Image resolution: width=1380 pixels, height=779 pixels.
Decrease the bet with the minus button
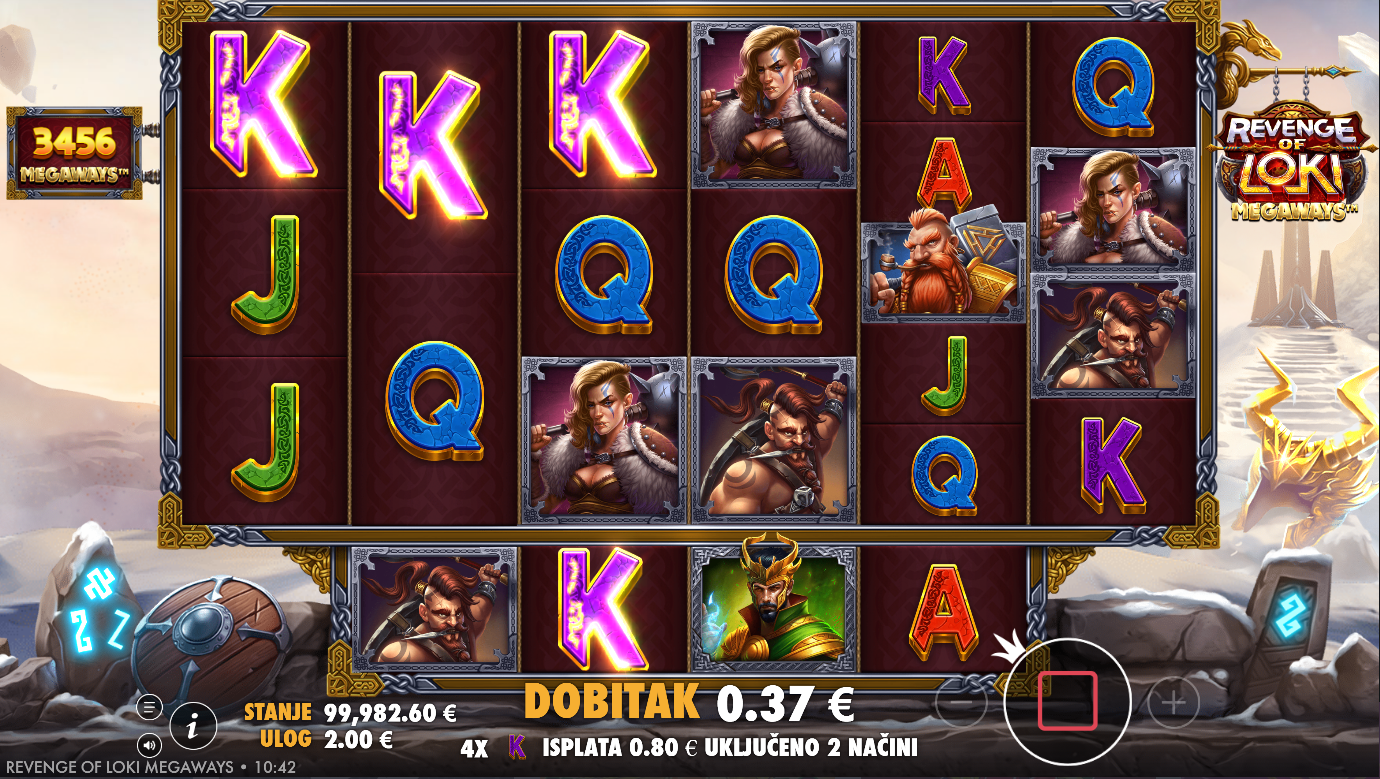click(960, 704)
